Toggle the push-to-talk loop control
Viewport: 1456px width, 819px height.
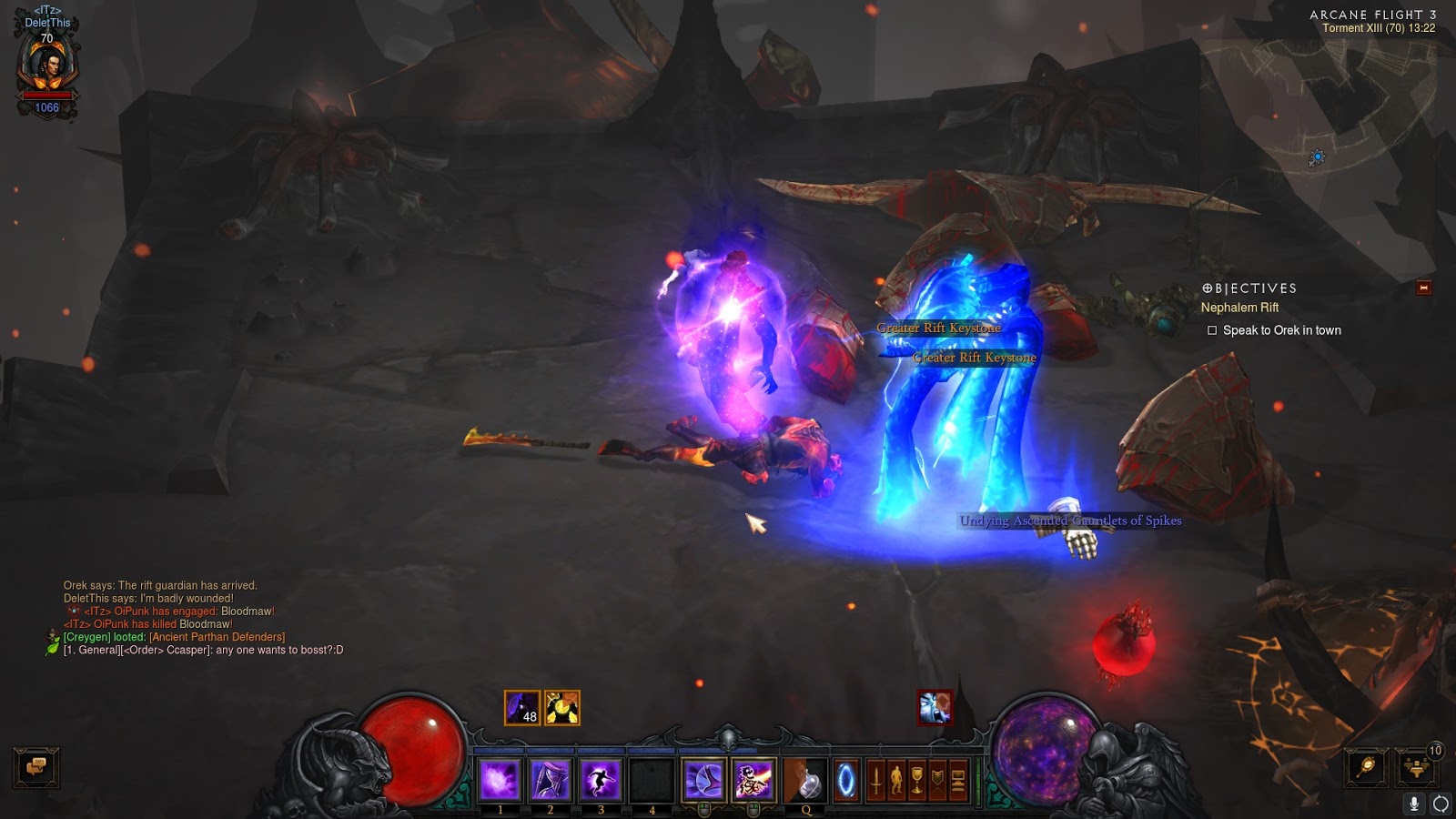click(x=1442, y=804)
